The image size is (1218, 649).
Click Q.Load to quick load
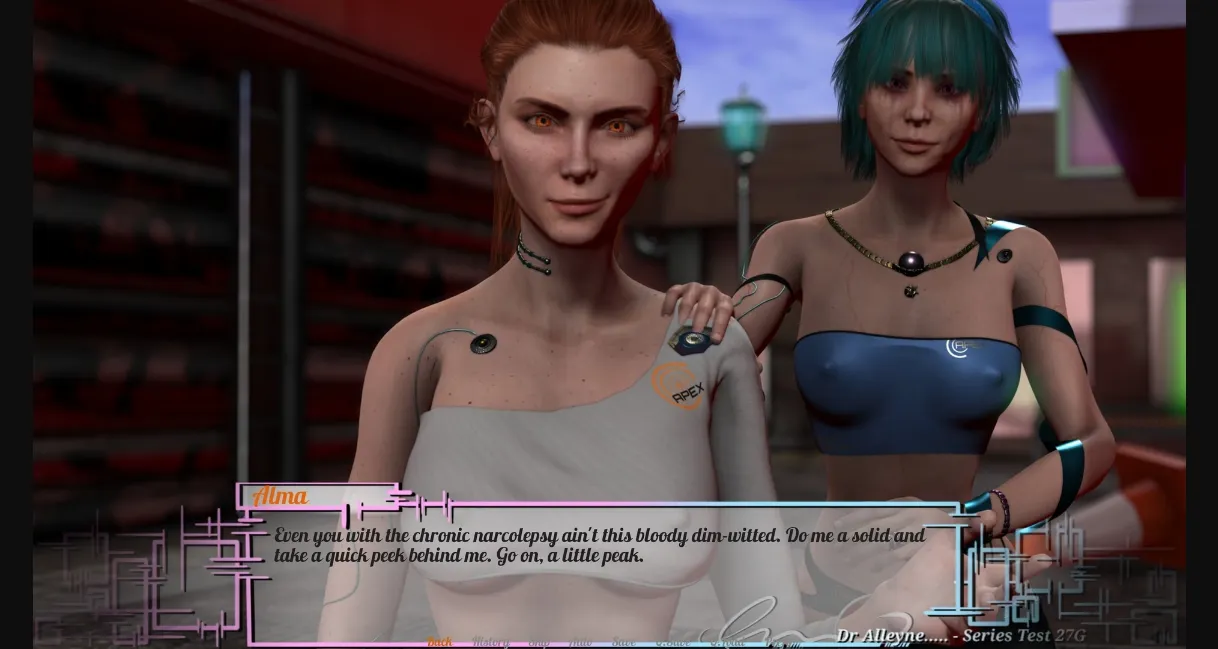tap(727, 642)
